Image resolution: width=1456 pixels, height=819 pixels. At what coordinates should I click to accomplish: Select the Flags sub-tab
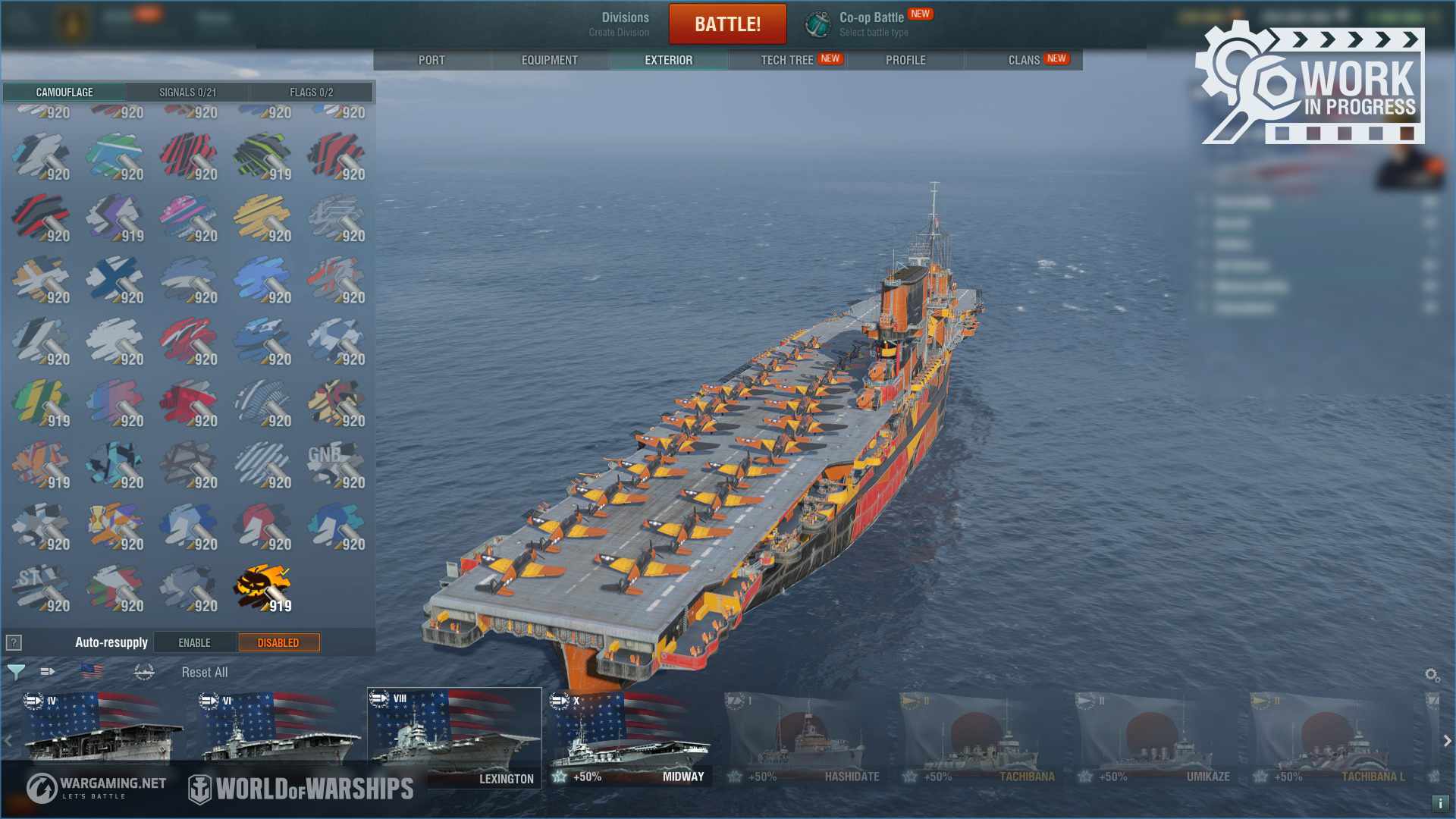[x=311, y=93]
